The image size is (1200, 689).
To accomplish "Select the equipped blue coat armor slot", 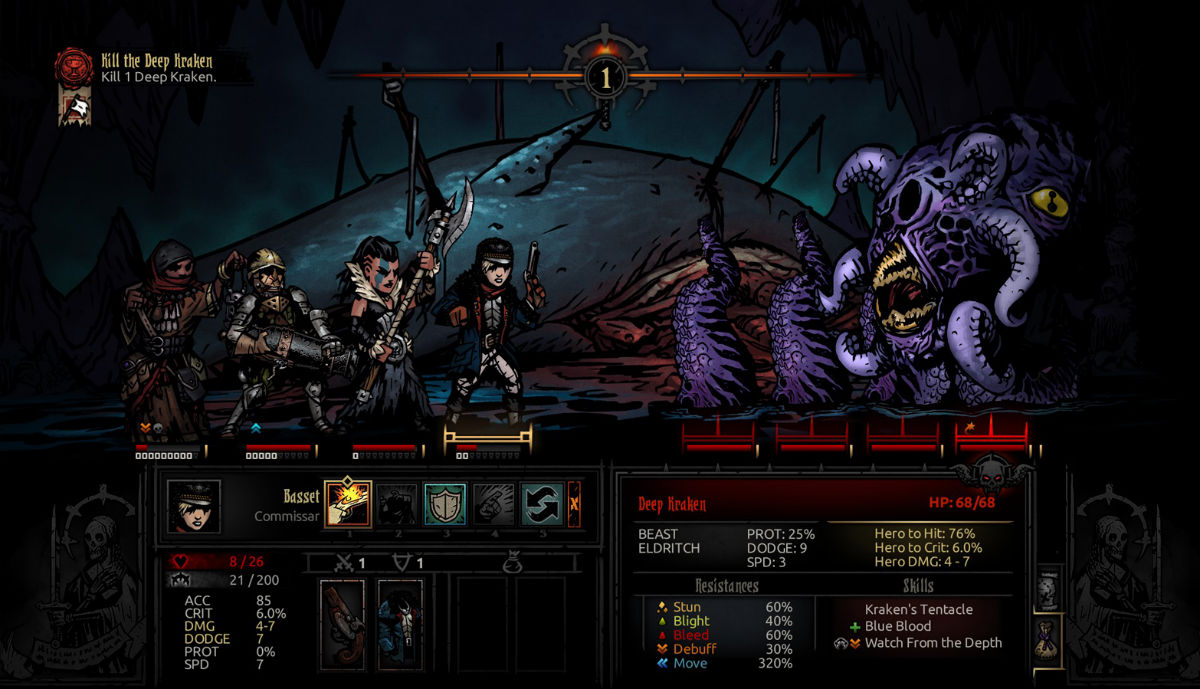I will pyautogui.click(x=400, y=624).
